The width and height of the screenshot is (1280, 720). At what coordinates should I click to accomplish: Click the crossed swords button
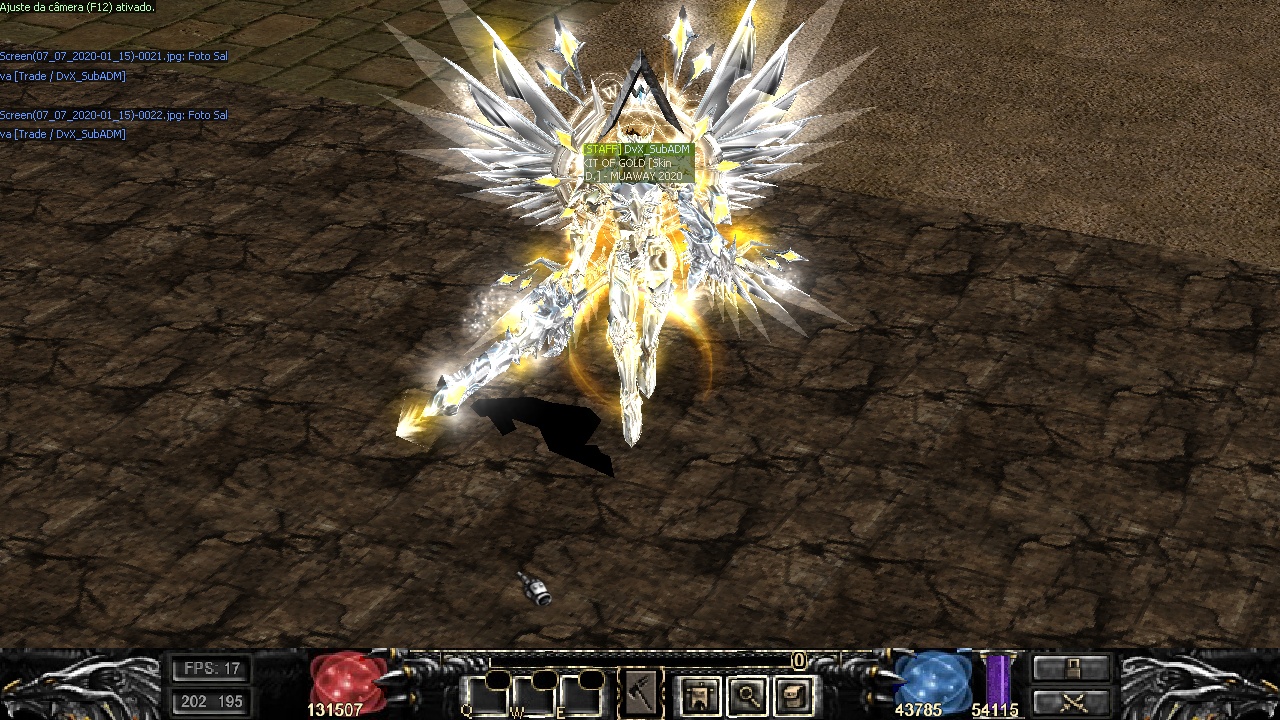1072,701
